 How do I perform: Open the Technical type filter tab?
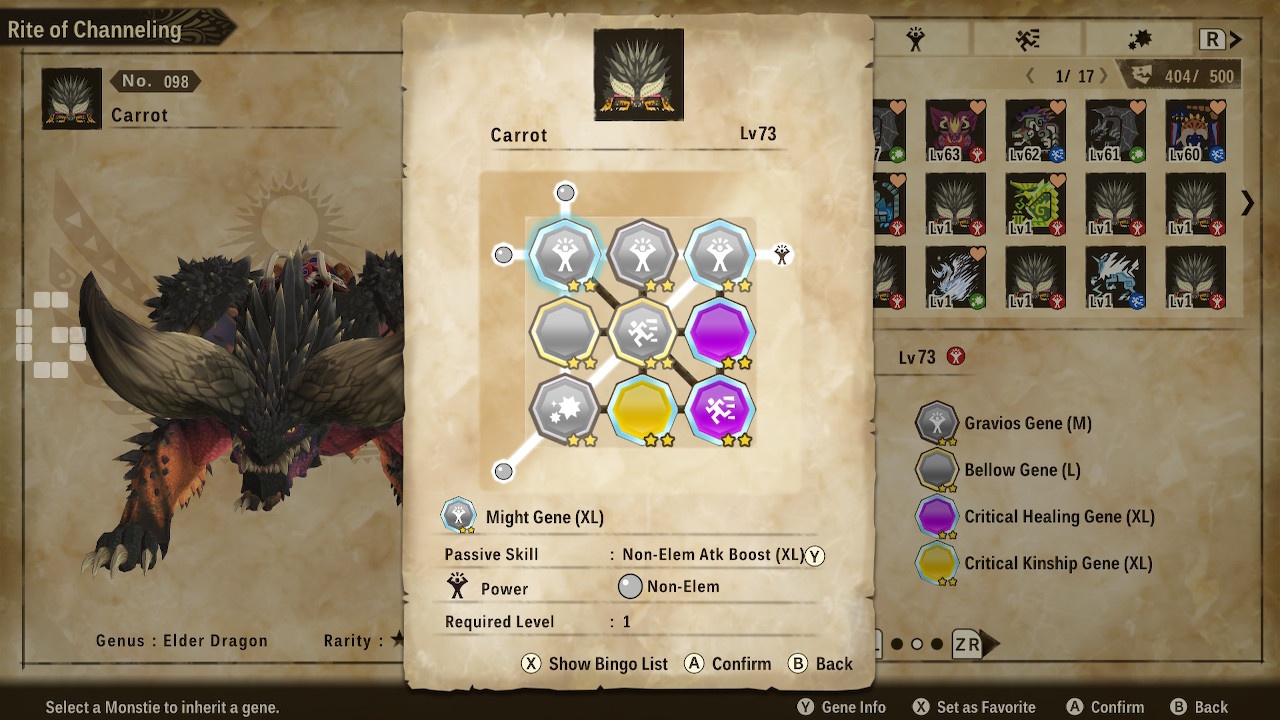tap(1139, 40)
